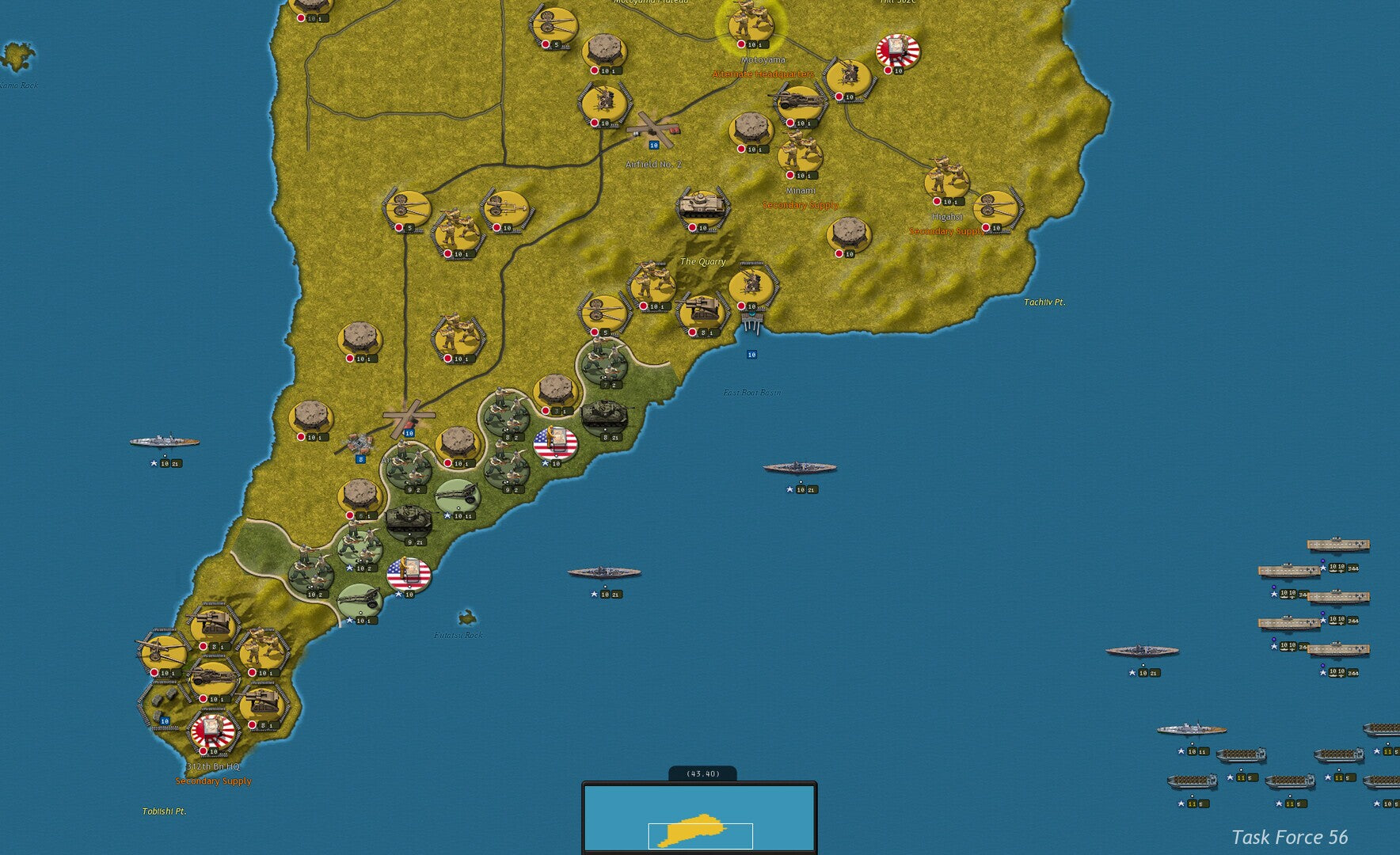Select the US flag headquarters unit on the beachhead

tap(554, 443)
